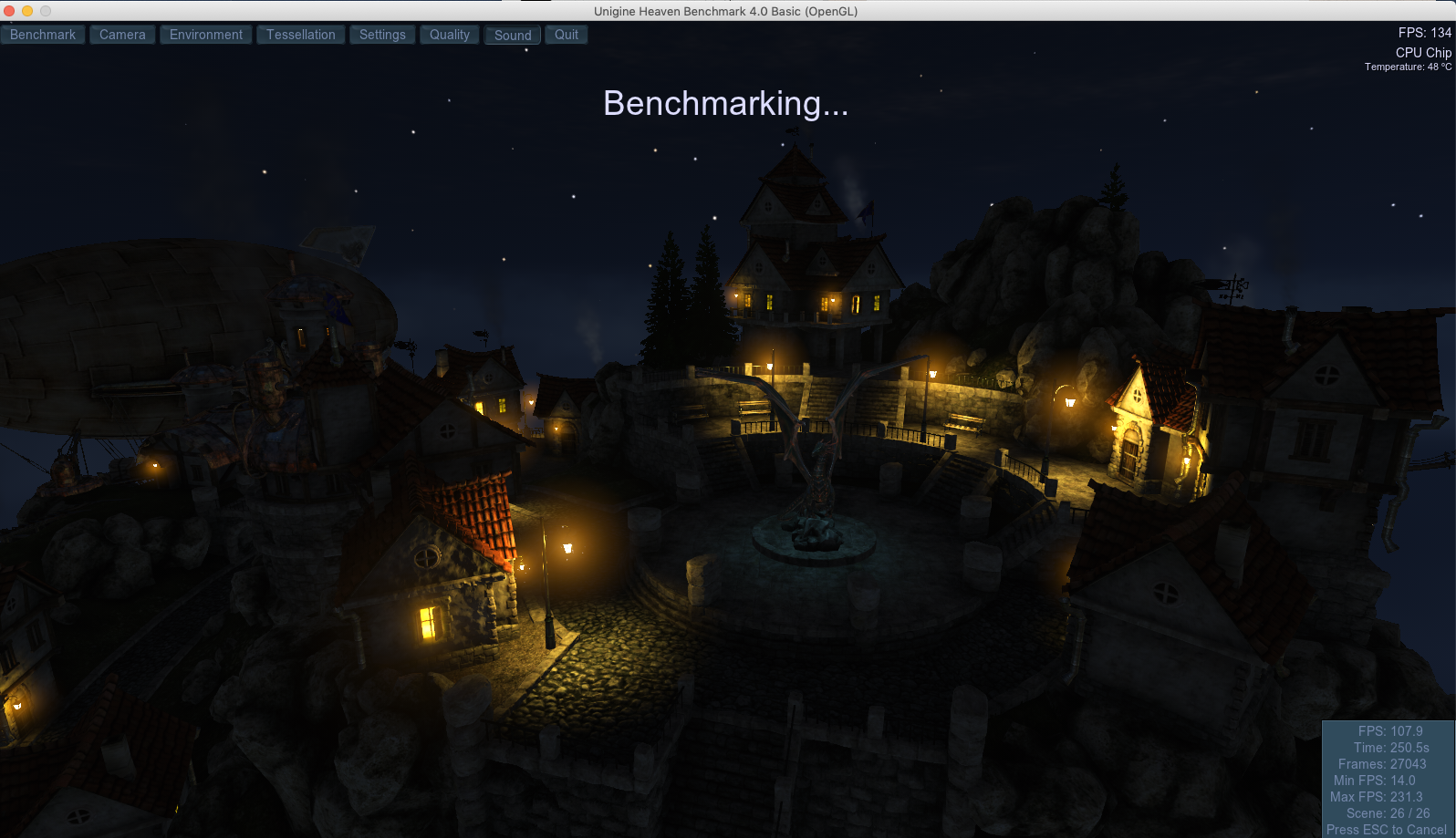
Task: Open the Environment options
Action: point(206,35)
